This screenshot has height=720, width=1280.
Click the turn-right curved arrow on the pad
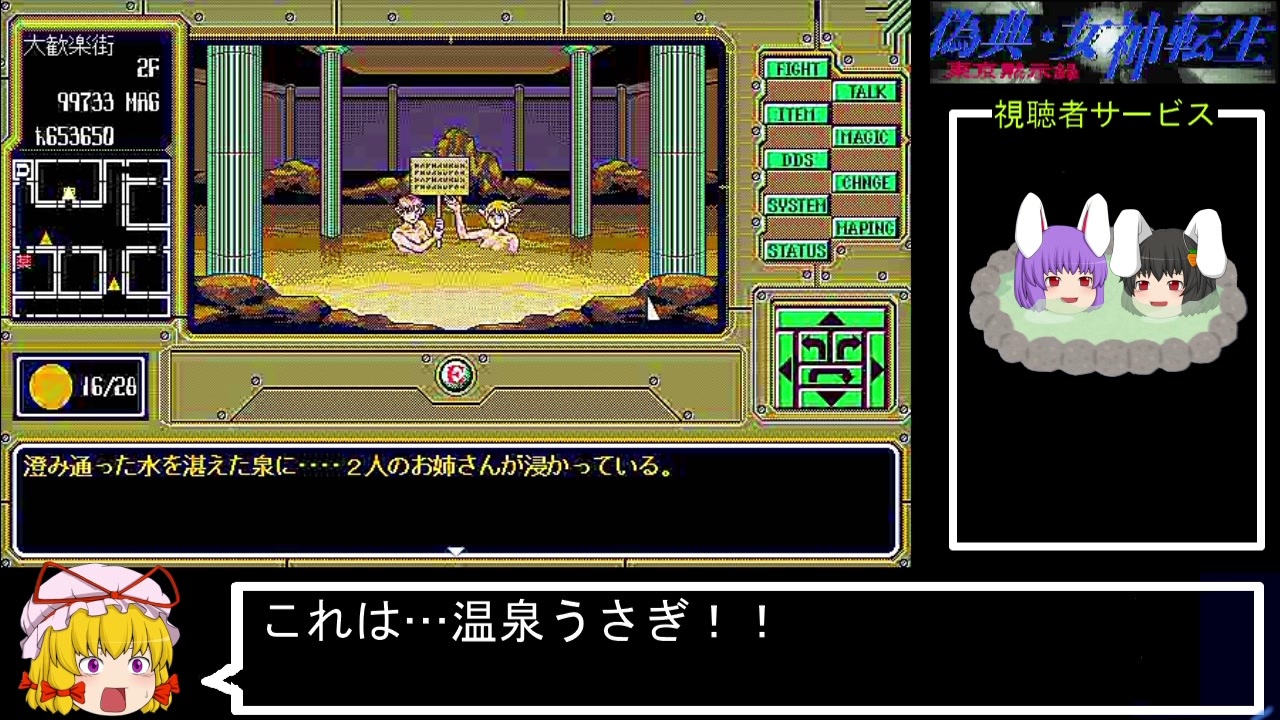coord(850,344)
